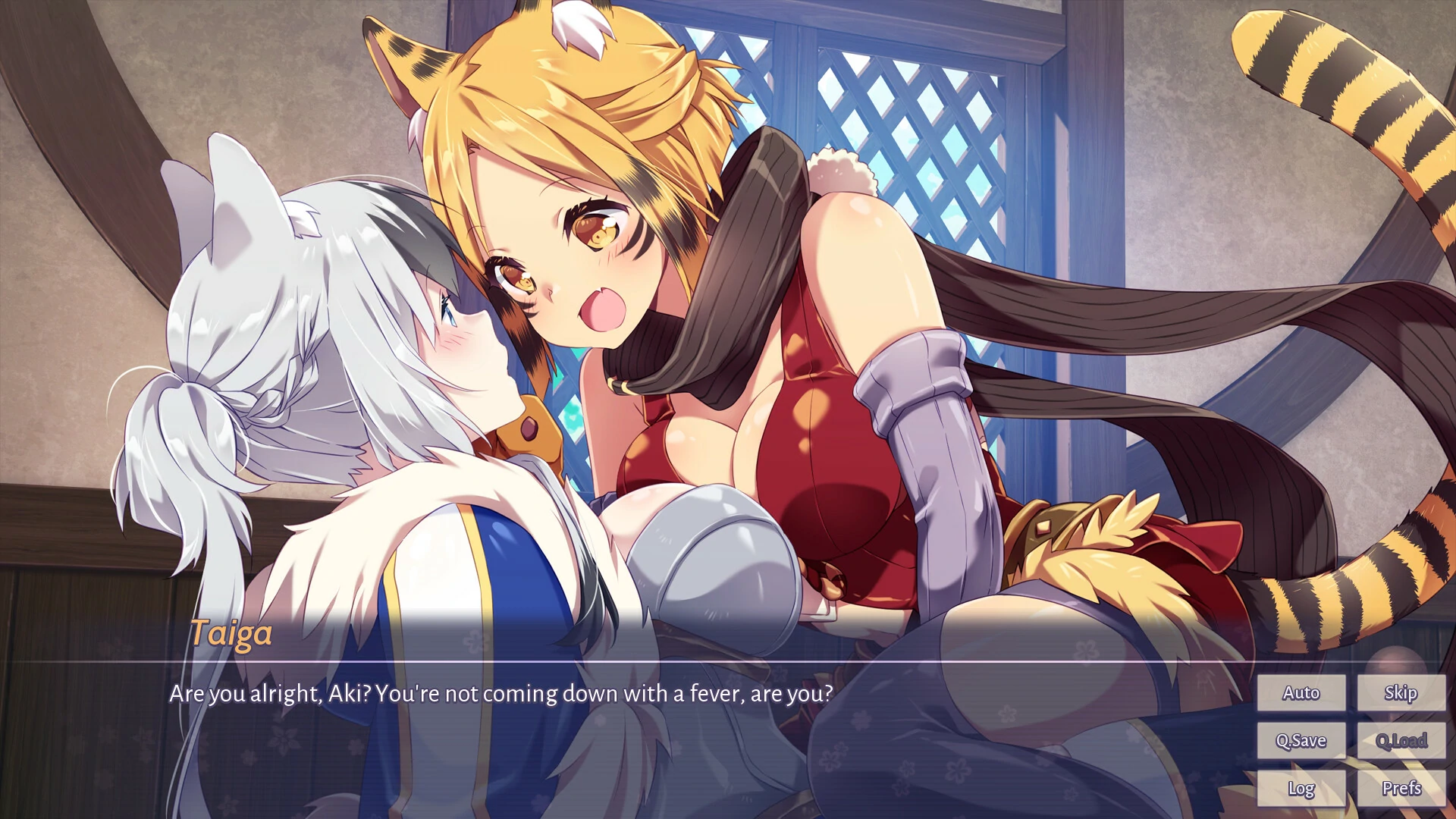Load your last quick save via Q.Load

[x=1401, y=740]
